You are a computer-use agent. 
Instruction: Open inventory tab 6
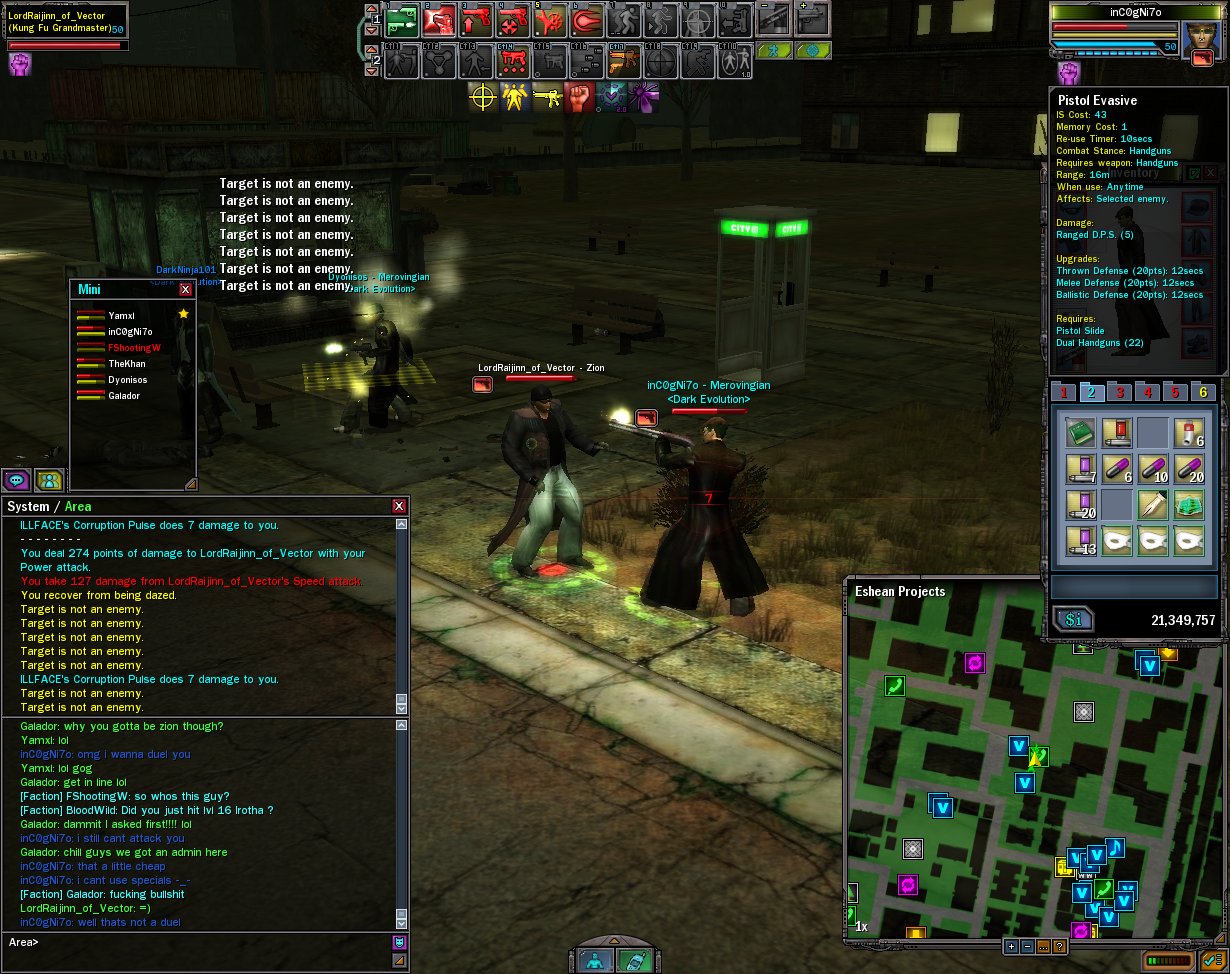[1203, 392]
